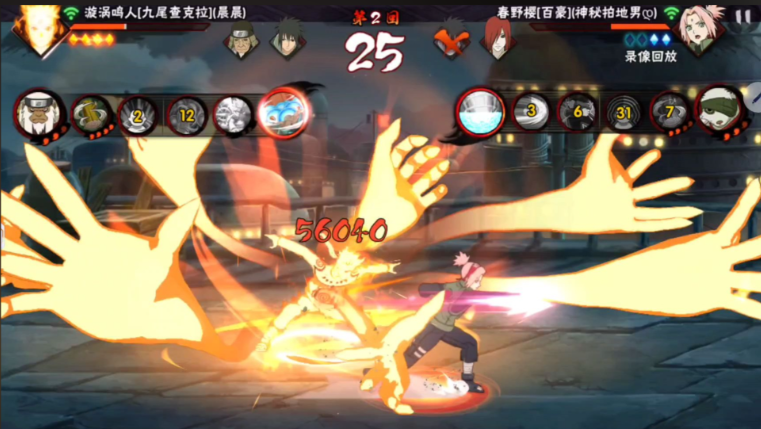Tap the skill showing cooldown 3
Screen dimensions: 761x429
tap(531, 112)
